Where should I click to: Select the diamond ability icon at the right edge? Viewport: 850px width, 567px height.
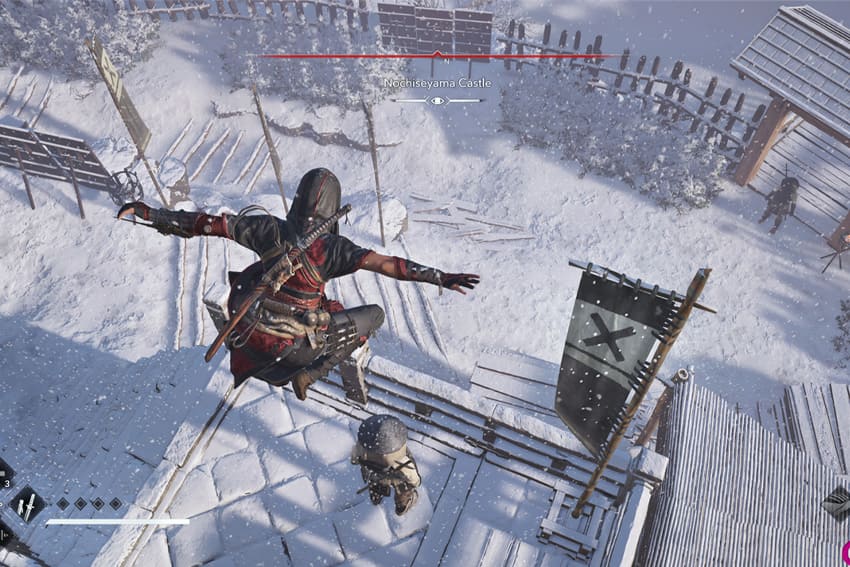pos(837,502)
